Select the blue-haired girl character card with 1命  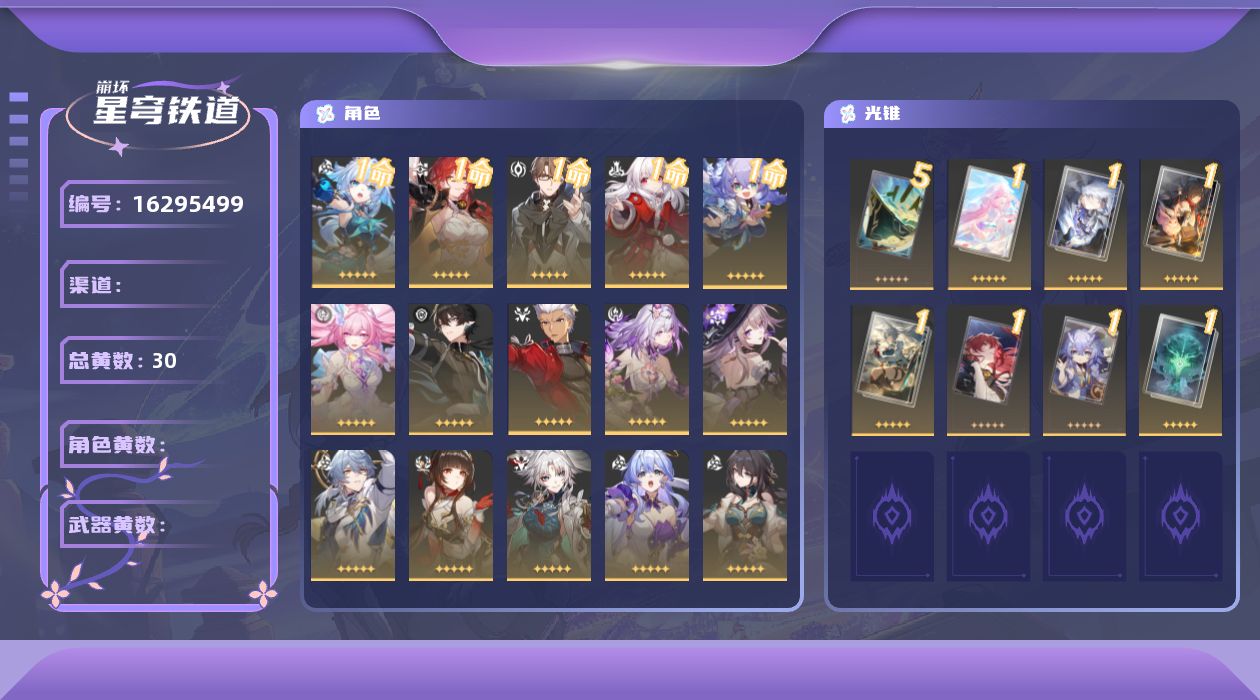coord(353,222)
